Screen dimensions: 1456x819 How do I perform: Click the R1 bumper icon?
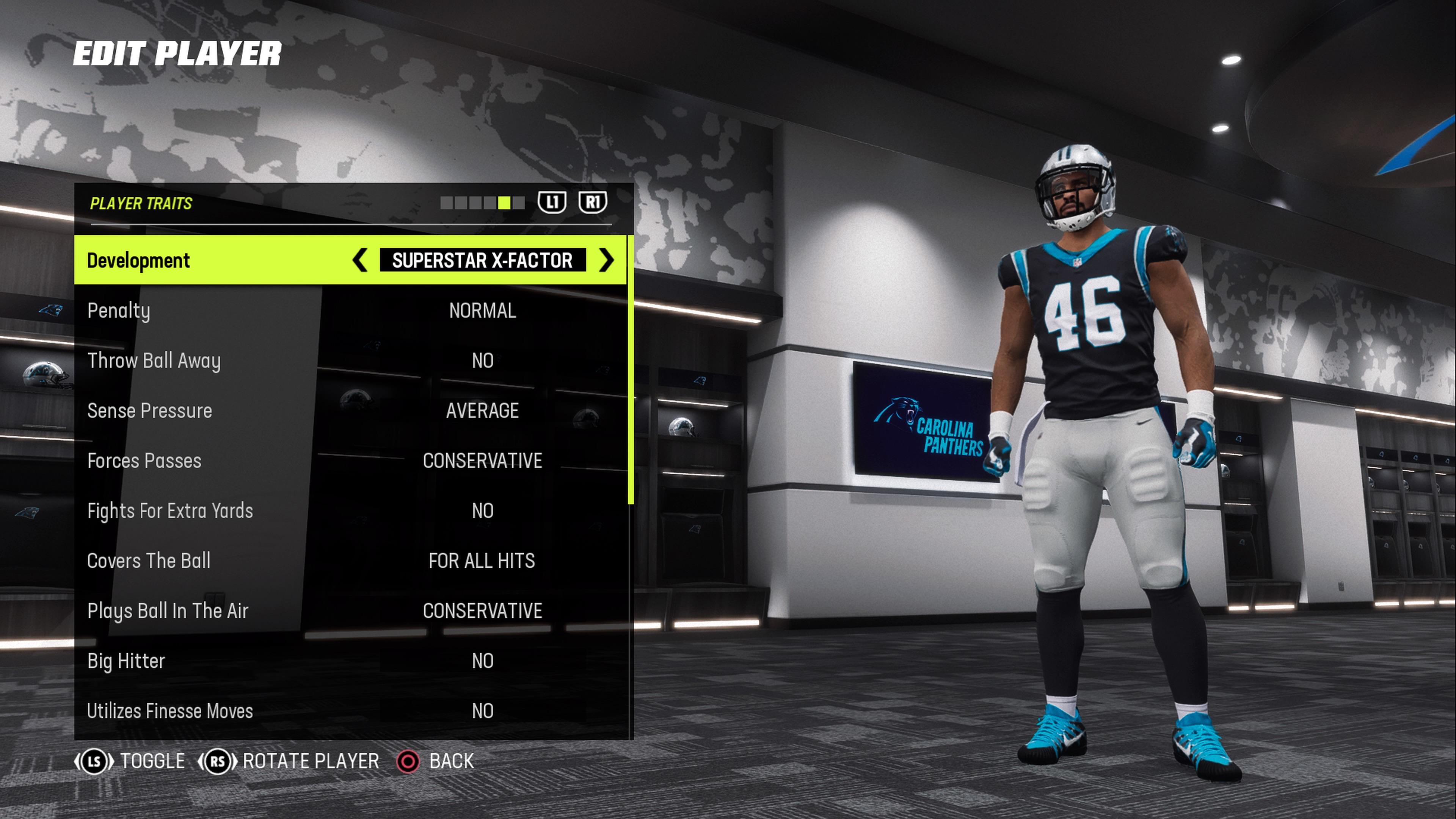pos(593,204)
